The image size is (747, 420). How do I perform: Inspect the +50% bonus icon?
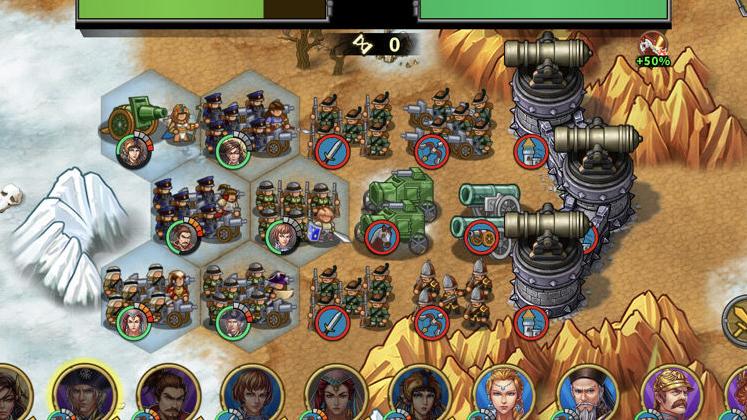652,50
